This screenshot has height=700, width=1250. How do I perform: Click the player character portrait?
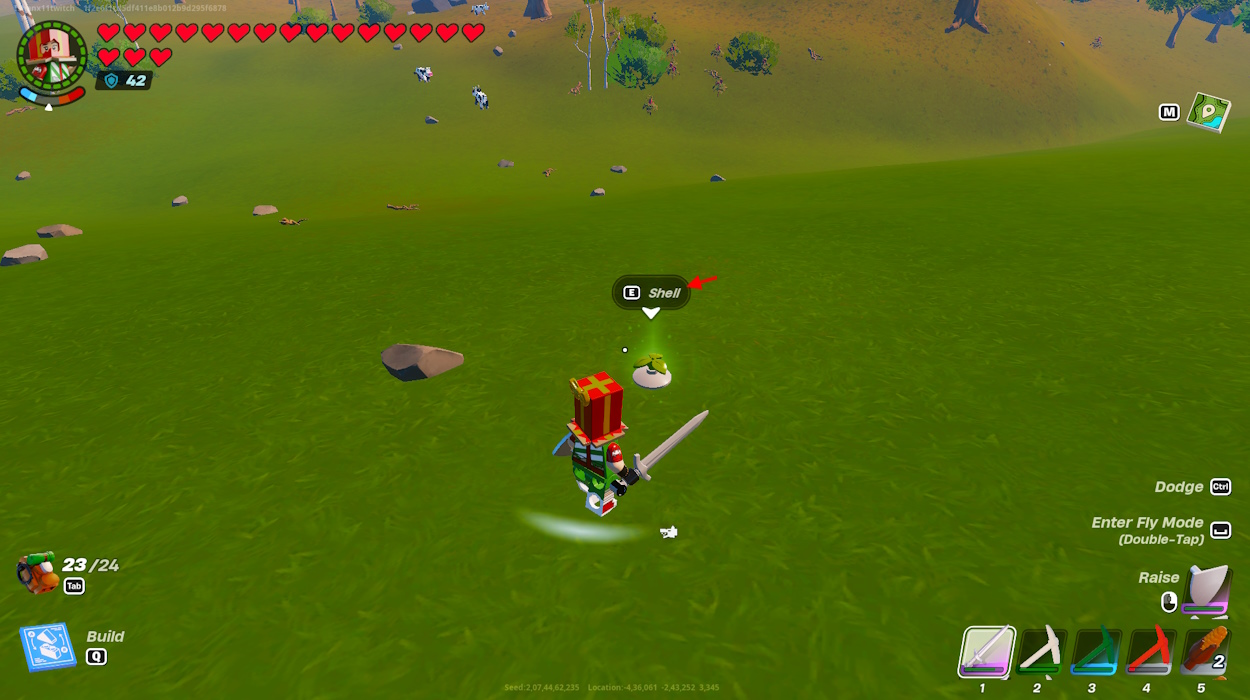pos(51,56)
